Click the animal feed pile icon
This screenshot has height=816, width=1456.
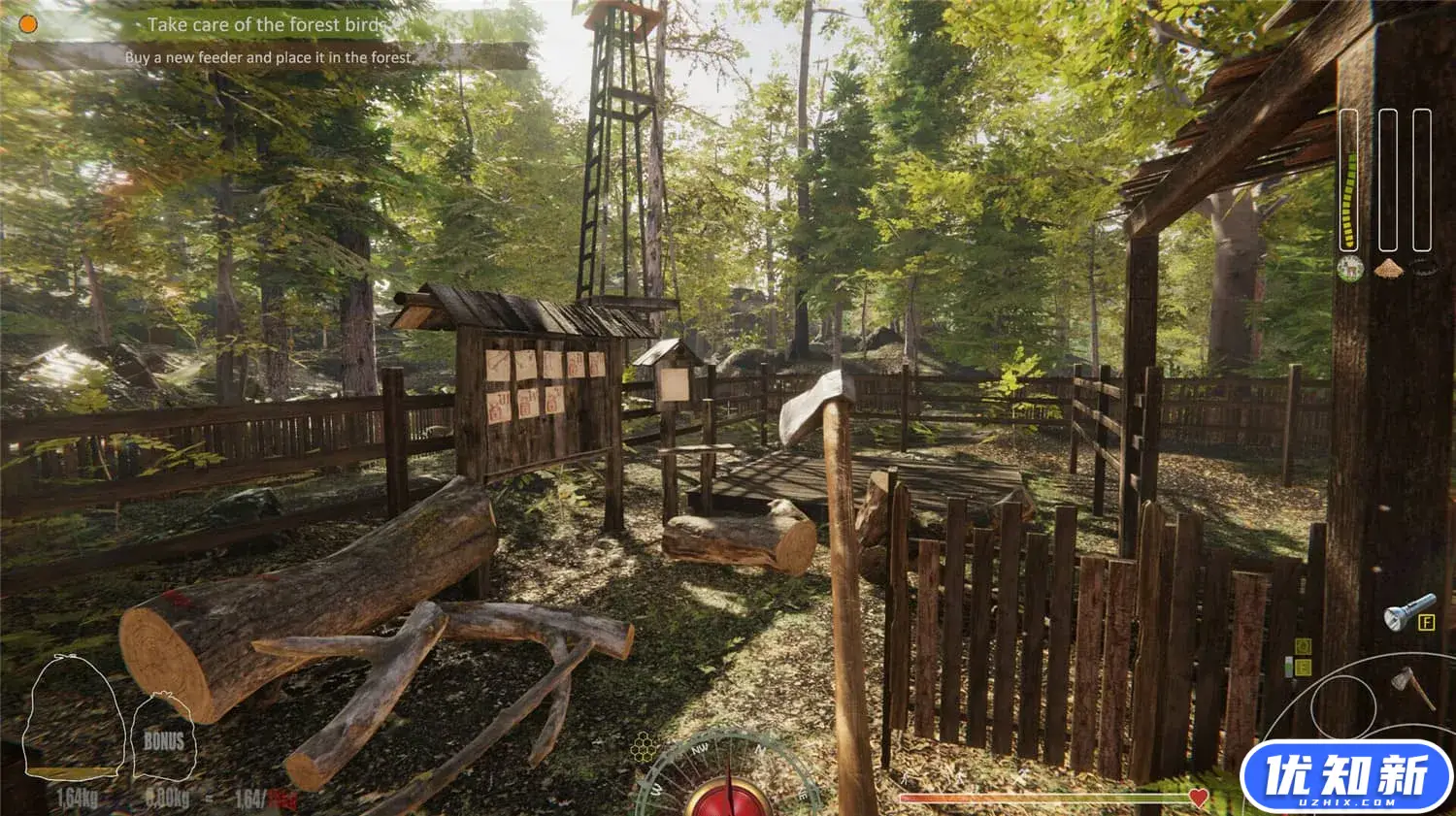pyautogui.click(x=1390, y=269)
